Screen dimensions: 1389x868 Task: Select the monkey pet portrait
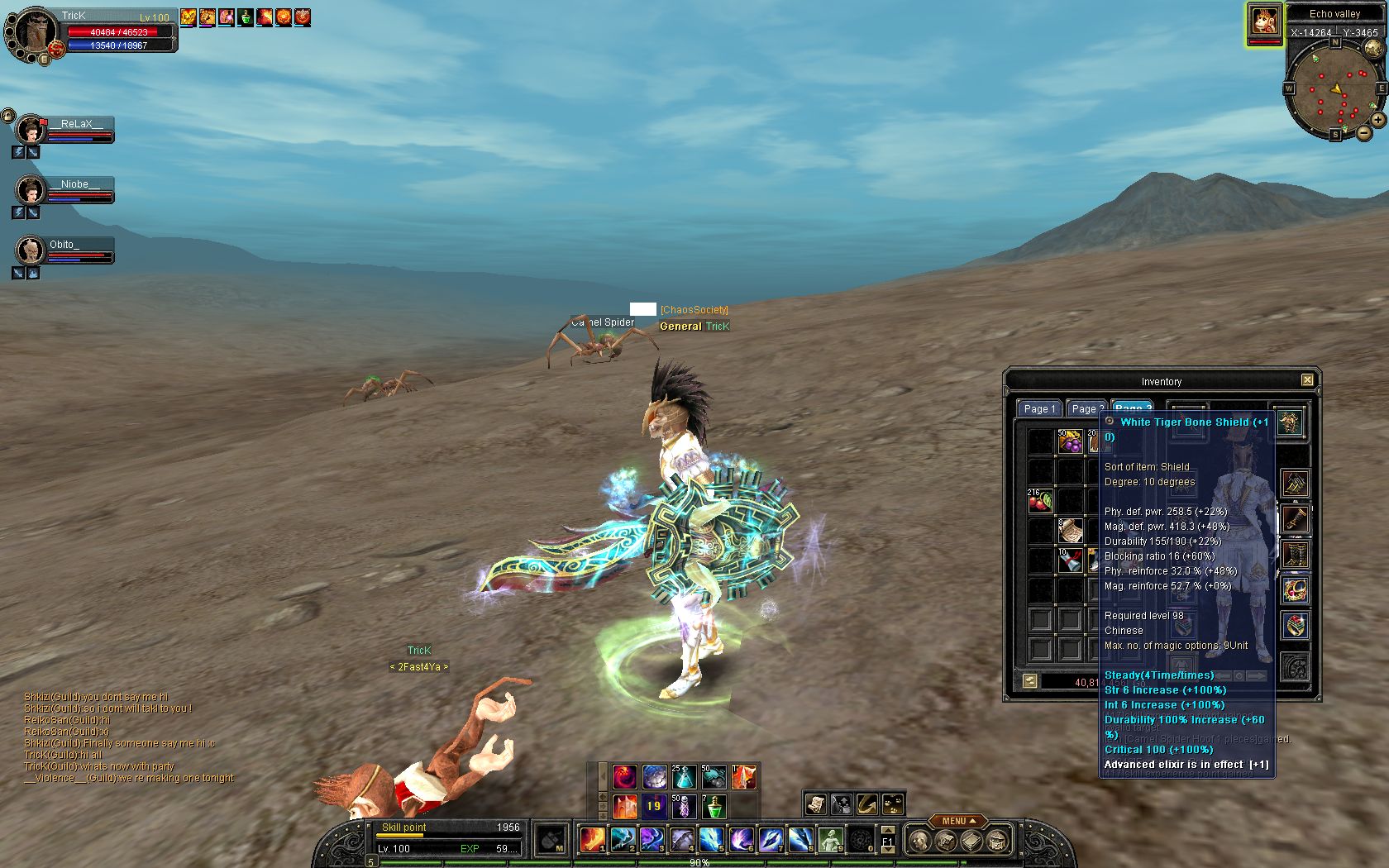tap(1264, 21)
